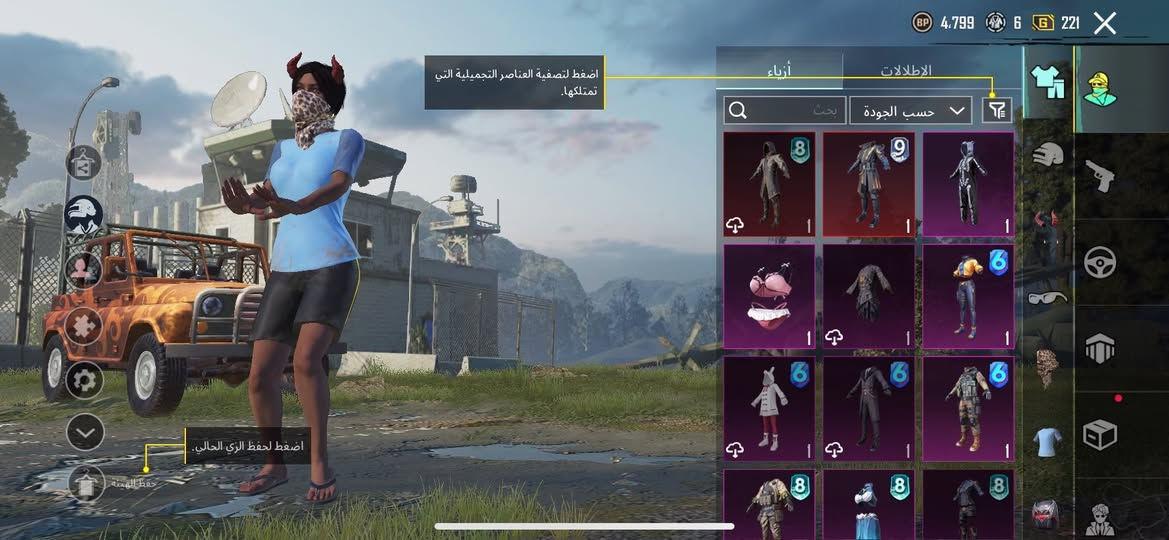Viewport: 1169px width, 540px height.
Task: Open the حسب الجودة sort dropdown
Action: point(910,110)
